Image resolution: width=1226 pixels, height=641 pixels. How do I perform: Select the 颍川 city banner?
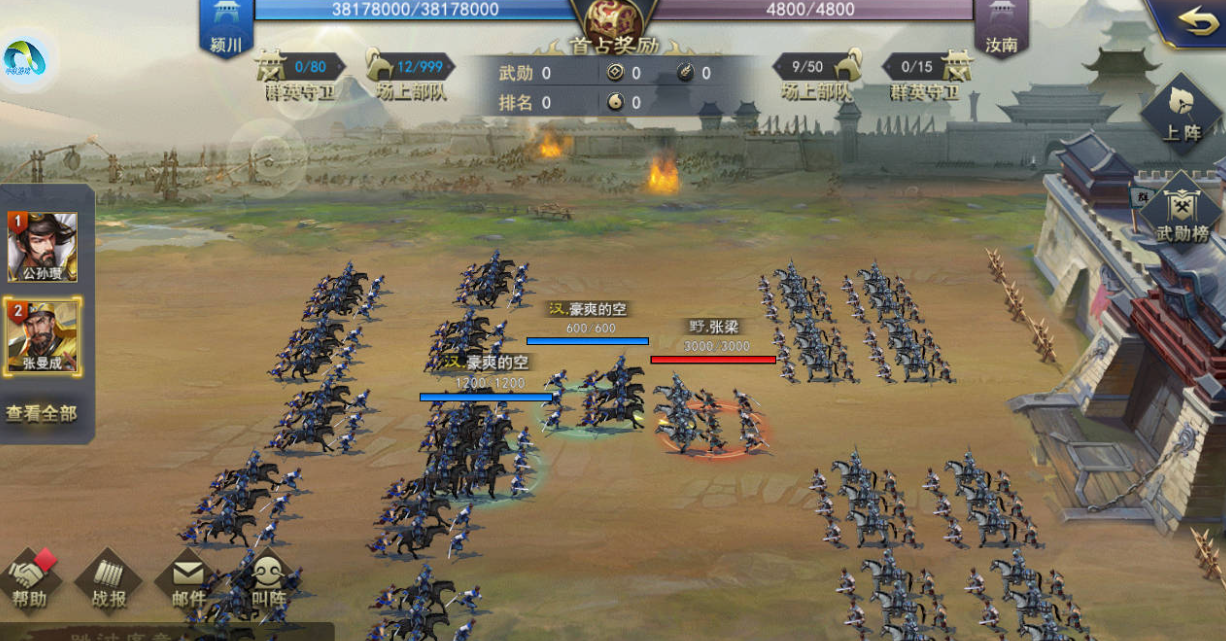click(226, 28)
